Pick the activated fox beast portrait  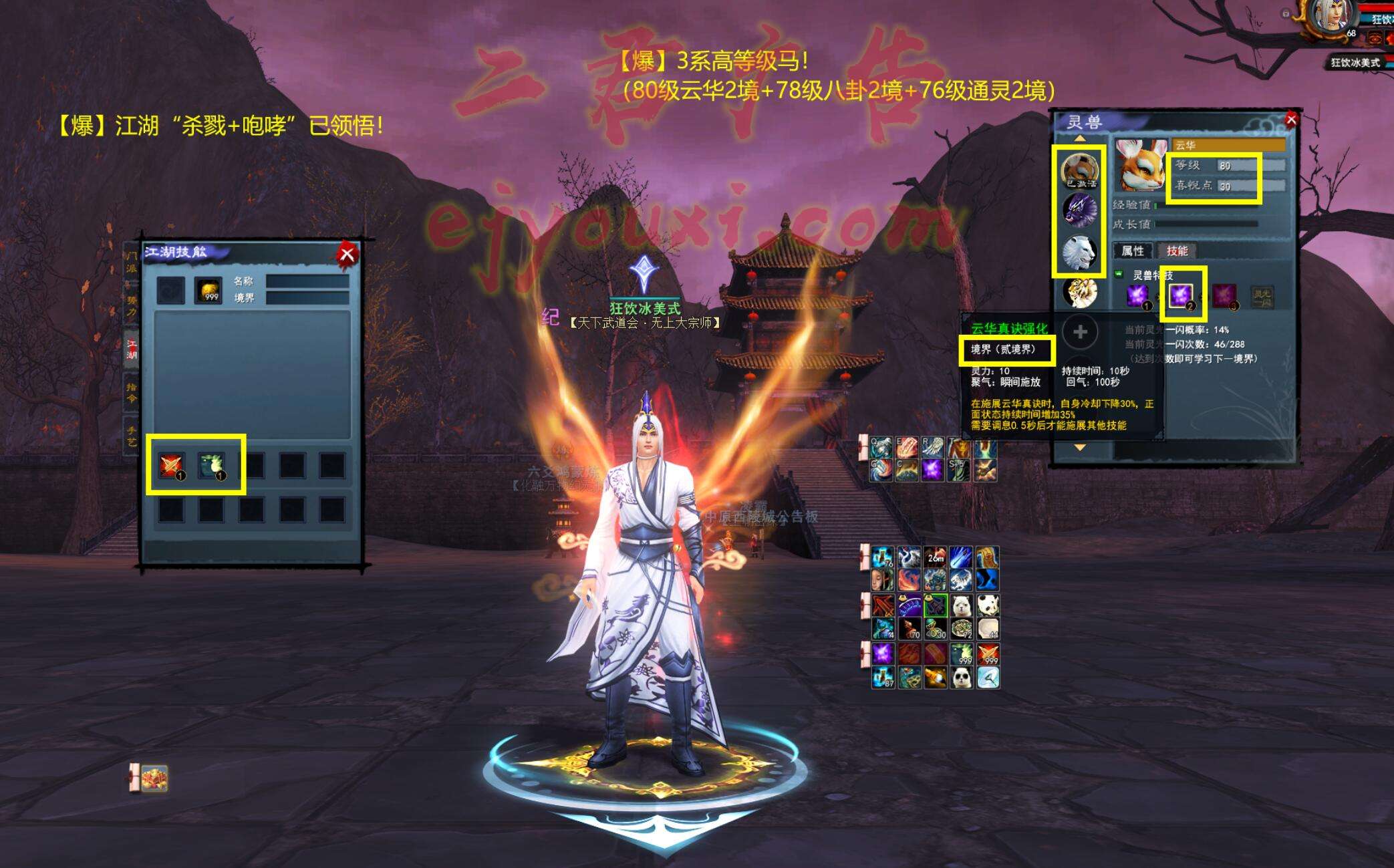(1080, 170)
